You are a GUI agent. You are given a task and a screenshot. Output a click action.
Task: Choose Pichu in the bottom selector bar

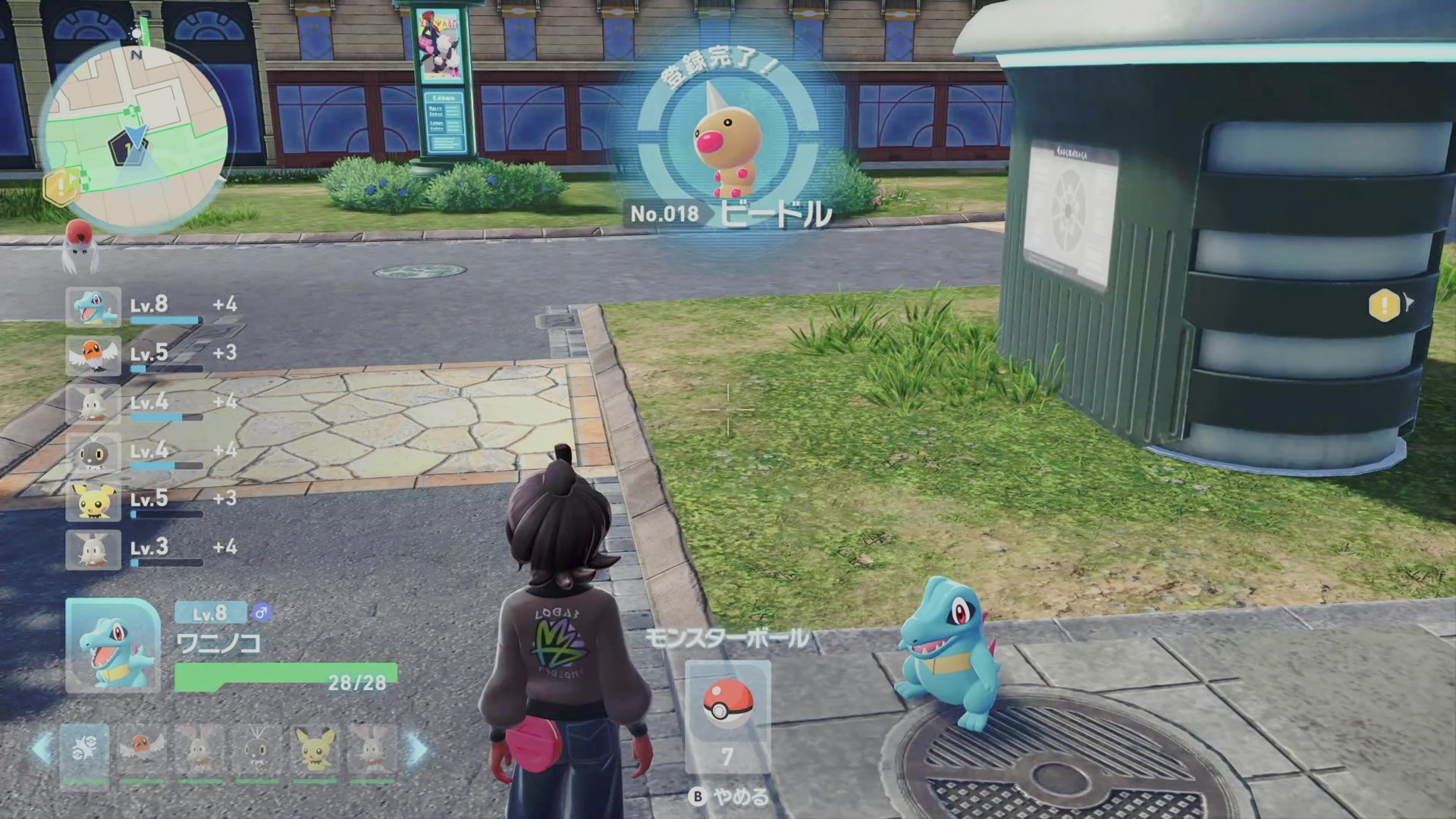[315, 751]
